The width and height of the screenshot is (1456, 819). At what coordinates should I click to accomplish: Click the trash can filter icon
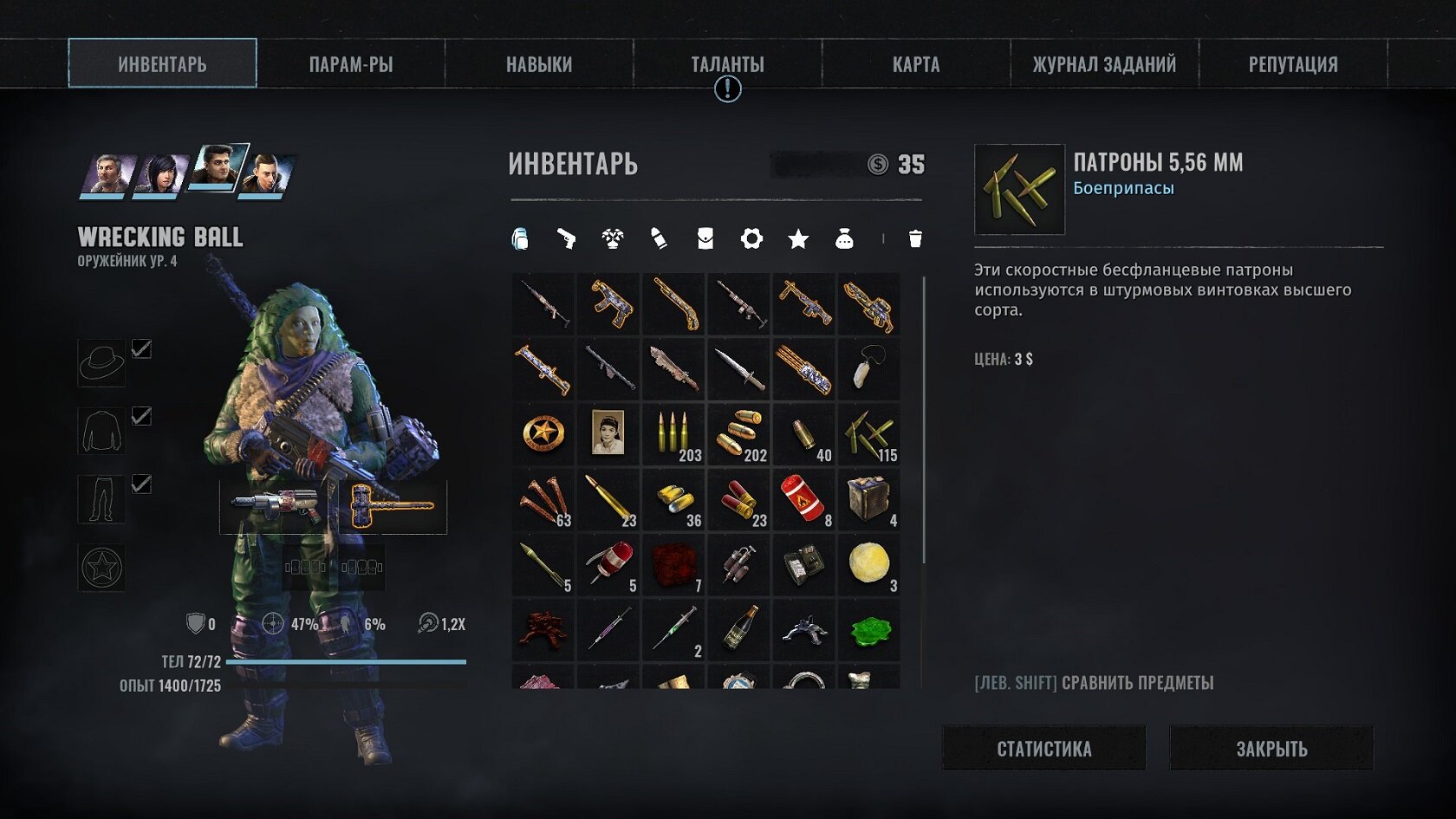point(915,238)
